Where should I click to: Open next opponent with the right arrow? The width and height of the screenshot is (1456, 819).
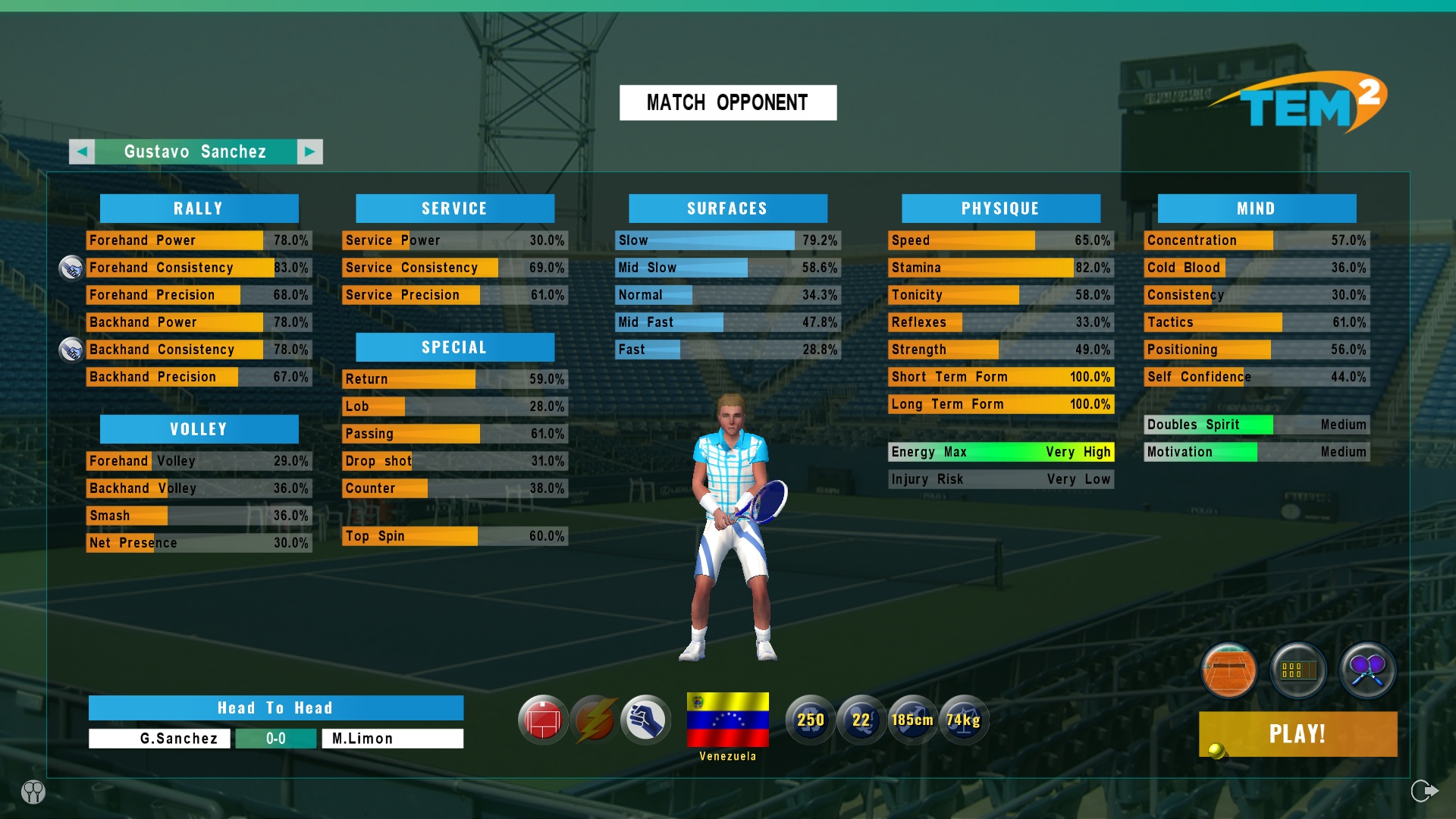pos(309,151)
